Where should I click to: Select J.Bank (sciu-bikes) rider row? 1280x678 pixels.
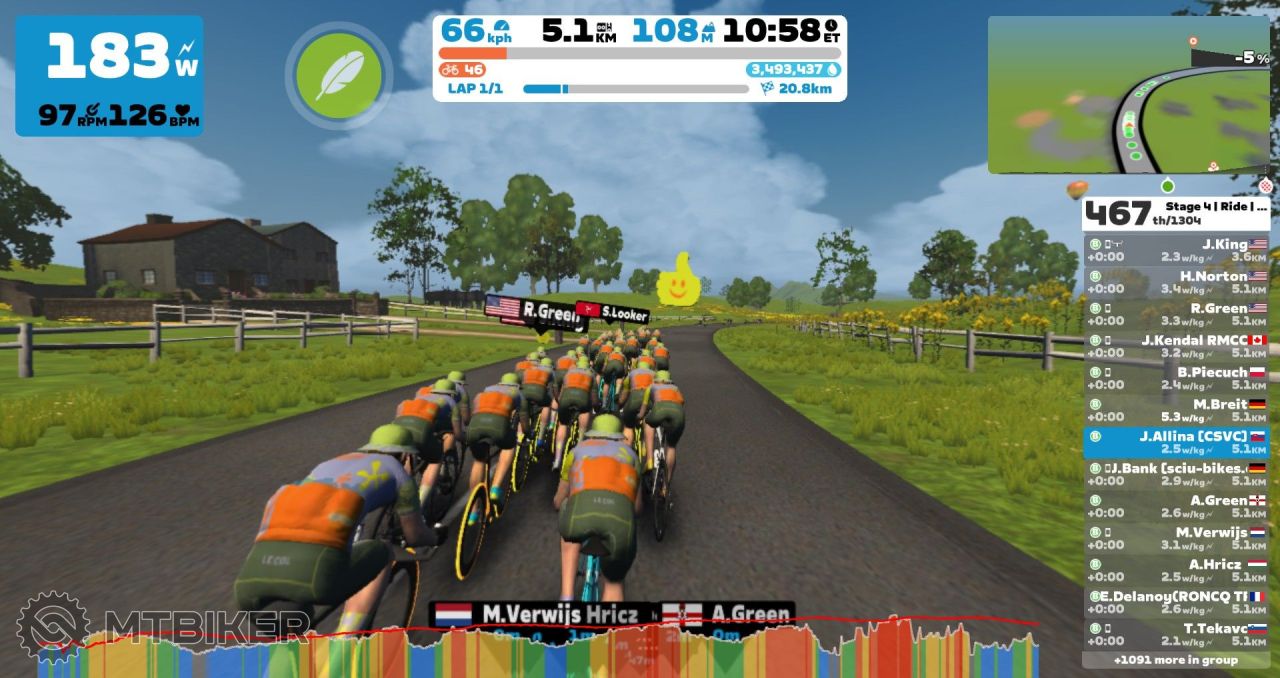[1175, 474]
